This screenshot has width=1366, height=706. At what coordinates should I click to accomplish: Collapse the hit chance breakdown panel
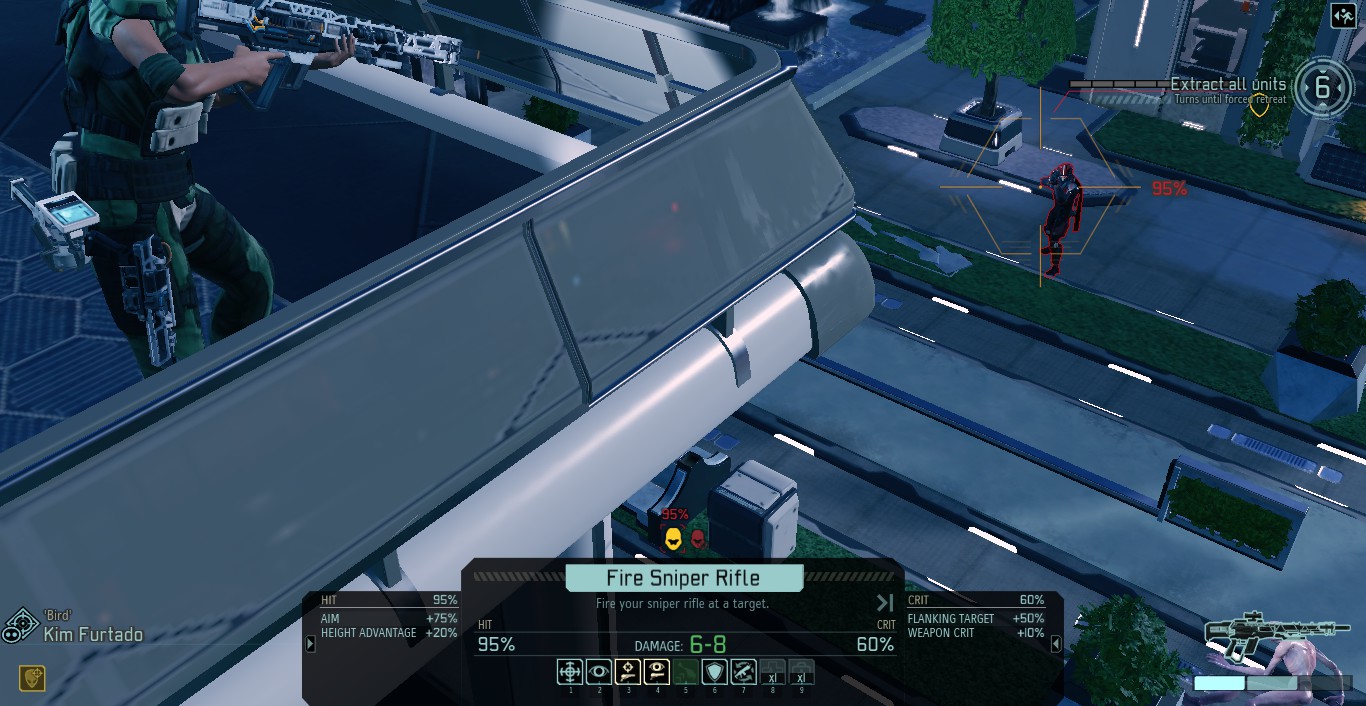310,645
